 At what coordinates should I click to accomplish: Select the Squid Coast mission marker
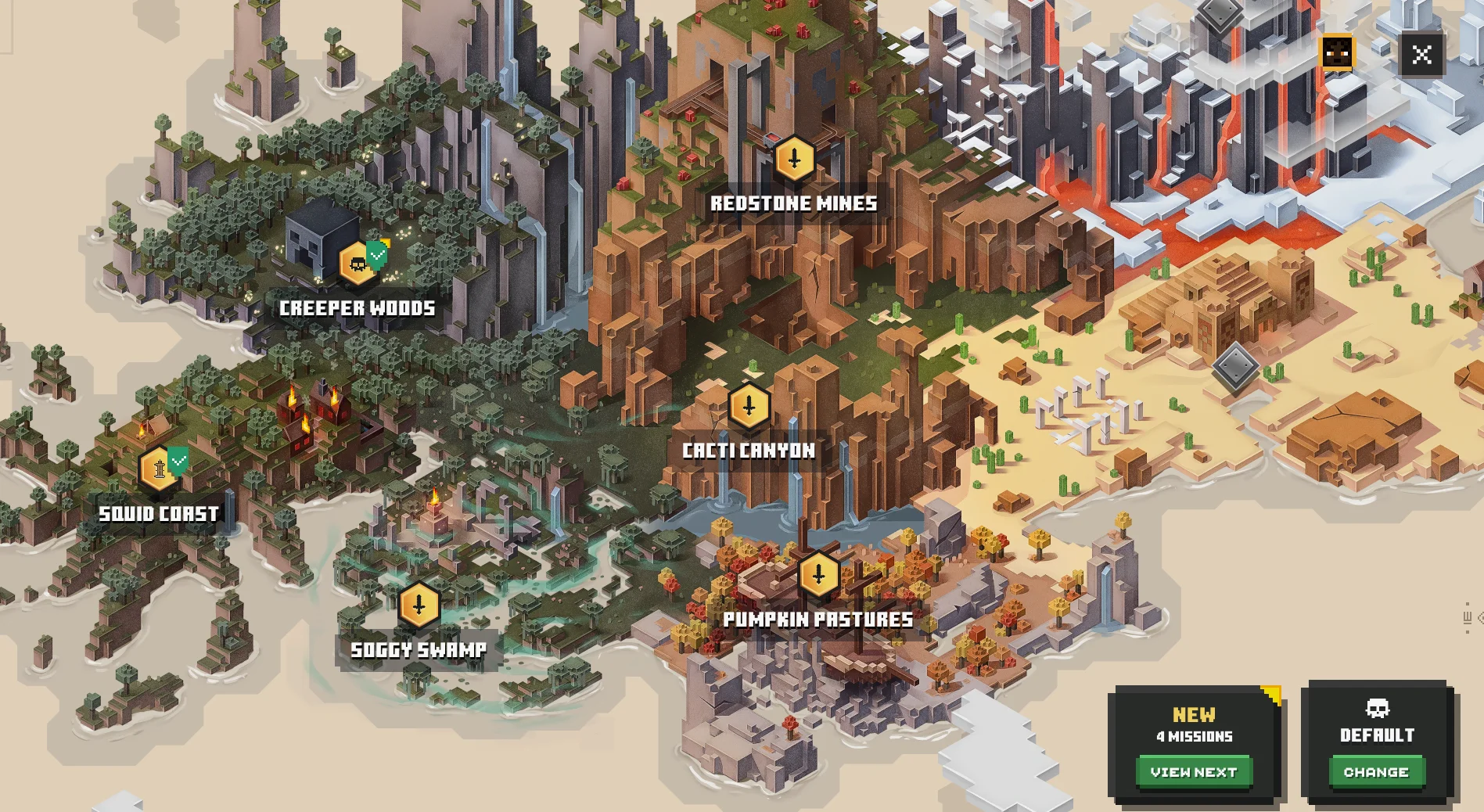tap(160, 469)
